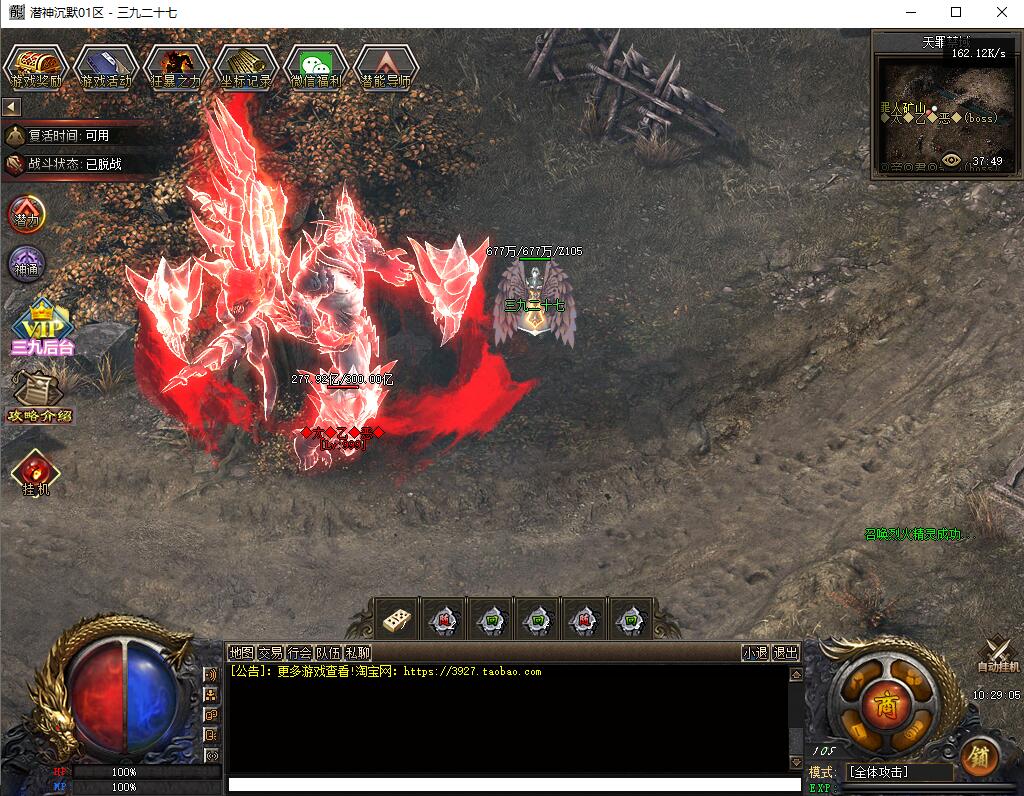
Task: Open the 游戏奖励 treasure chest rewards
Action: point(35,67)
